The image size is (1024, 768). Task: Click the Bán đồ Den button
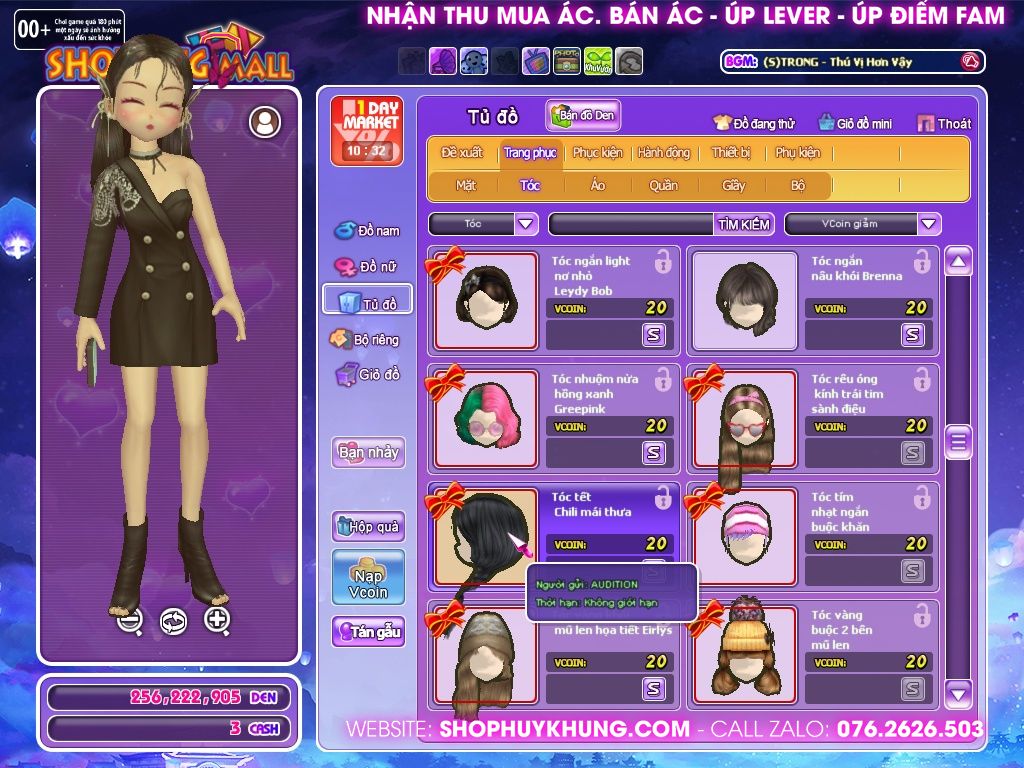[x=584, y=116]
